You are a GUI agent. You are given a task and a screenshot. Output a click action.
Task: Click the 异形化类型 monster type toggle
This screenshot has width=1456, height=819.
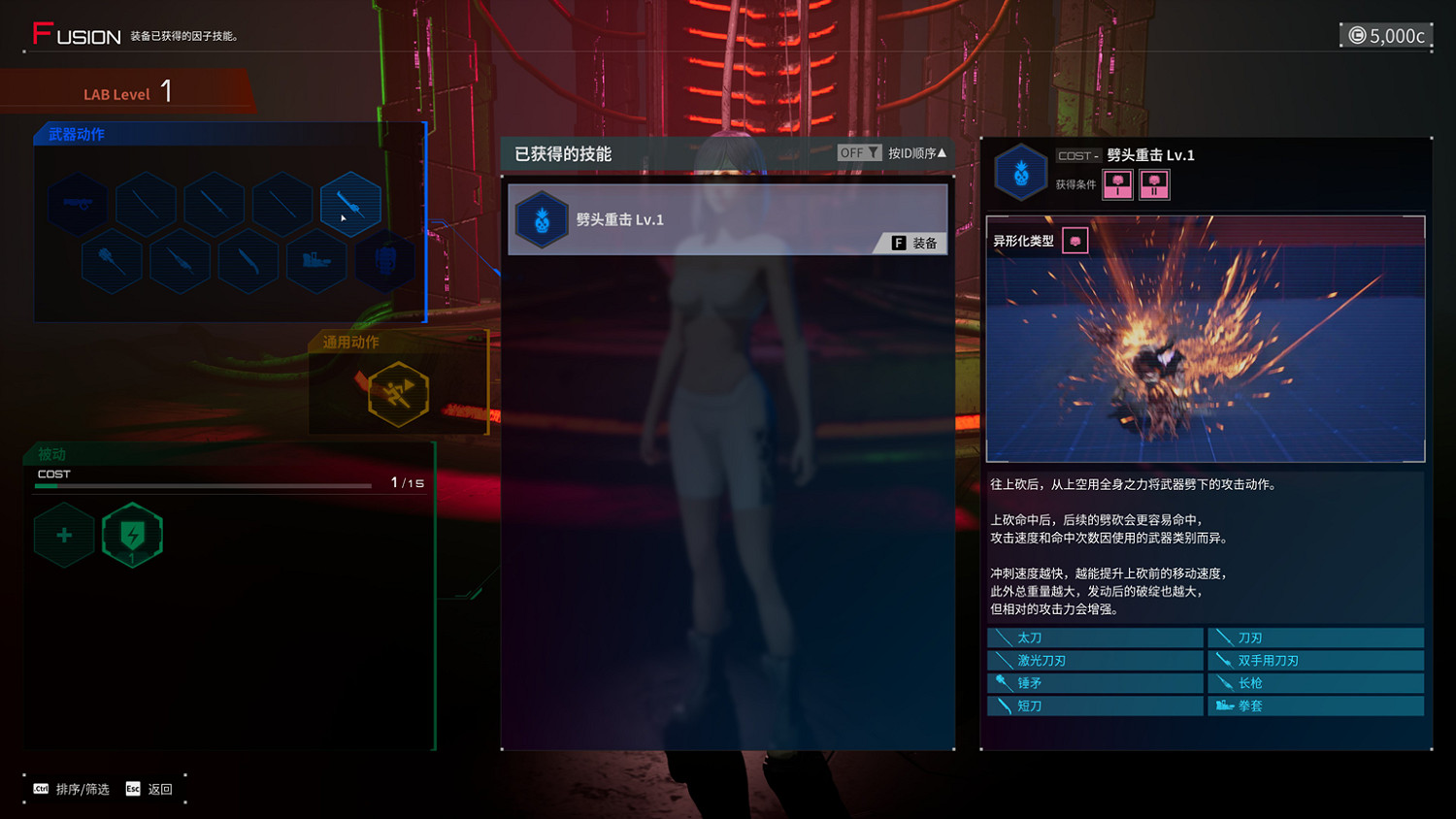coord(1075,240)
